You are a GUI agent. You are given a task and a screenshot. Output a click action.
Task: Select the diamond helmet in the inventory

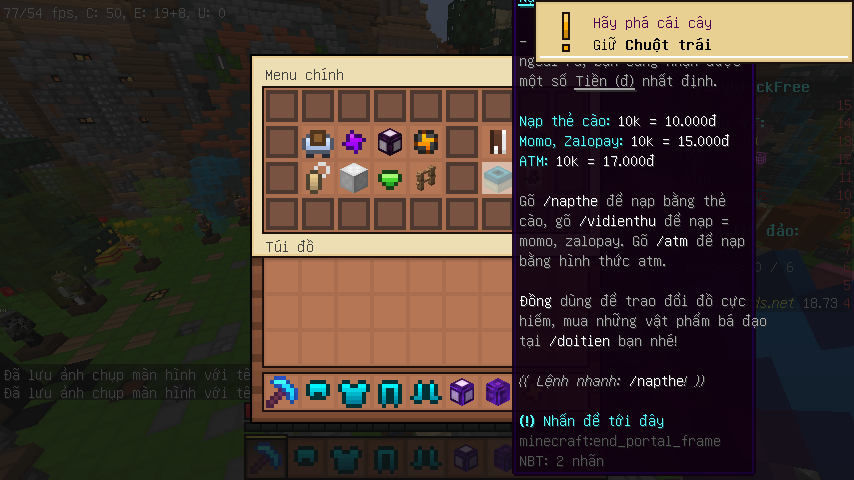318,391
